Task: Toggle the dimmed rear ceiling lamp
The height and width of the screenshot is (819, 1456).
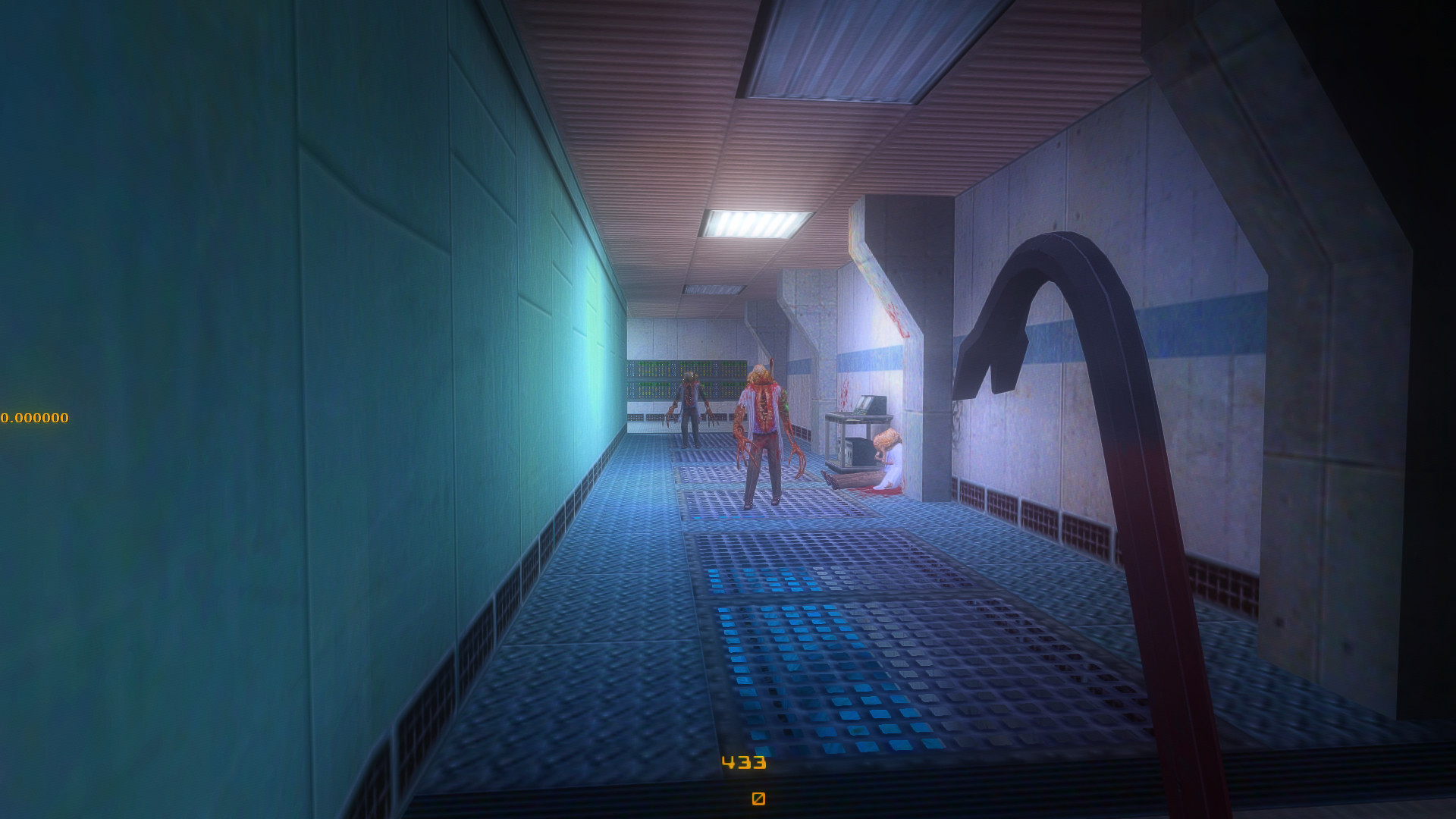Action: [713, 290]
